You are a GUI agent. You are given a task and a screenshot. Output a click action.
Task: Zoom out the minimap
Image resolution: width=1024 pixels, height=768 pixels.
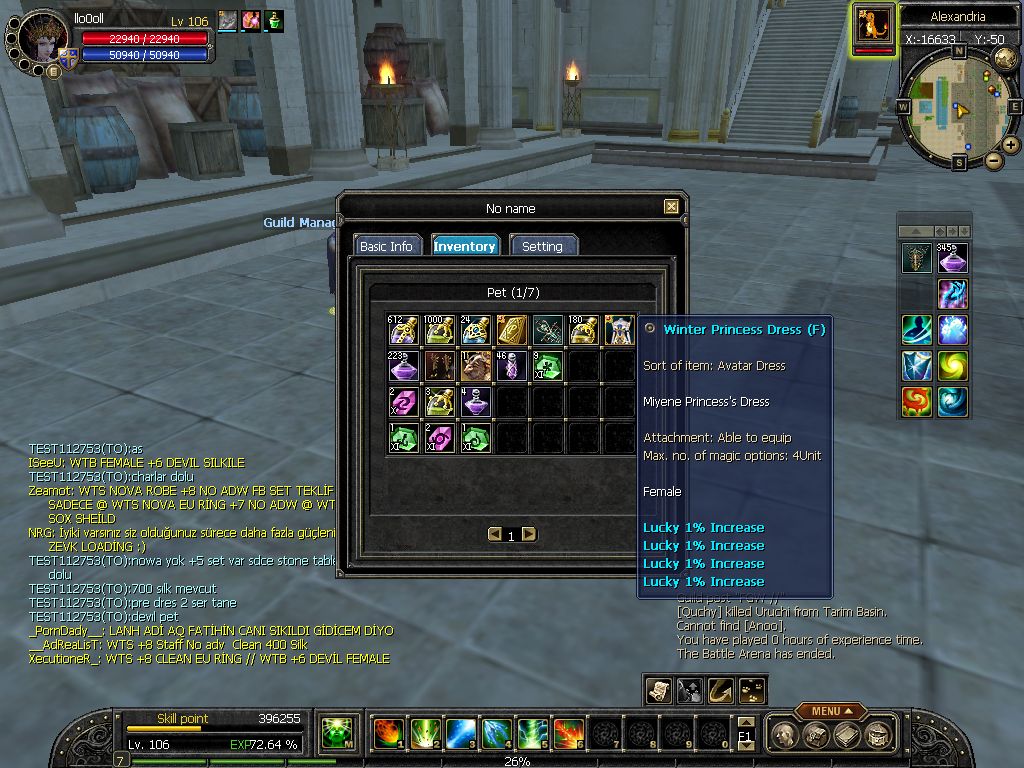point(993,160)
